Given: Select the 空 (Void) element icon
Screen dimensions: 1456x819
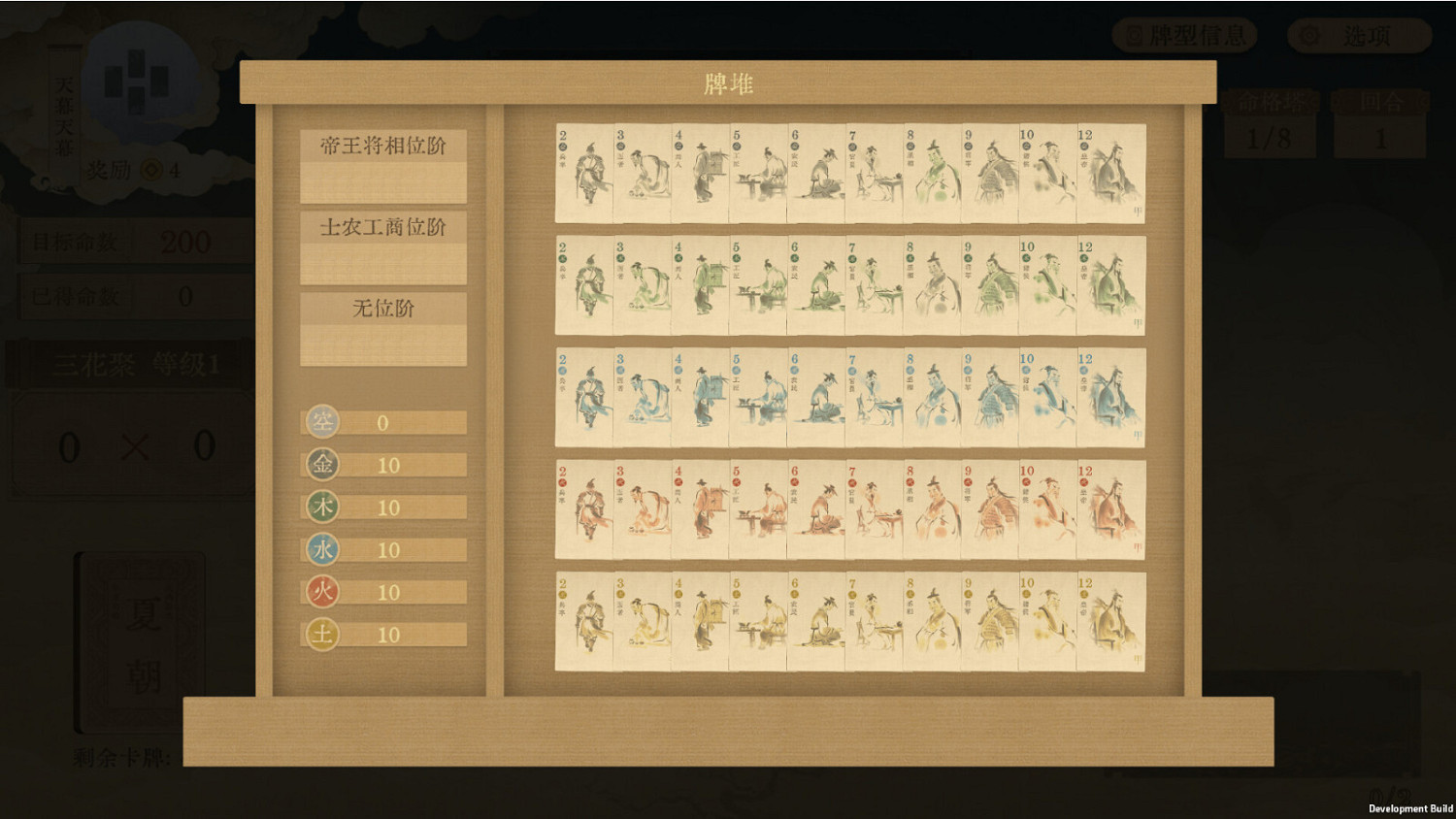Looking at the screenshot, I should 322,423.
